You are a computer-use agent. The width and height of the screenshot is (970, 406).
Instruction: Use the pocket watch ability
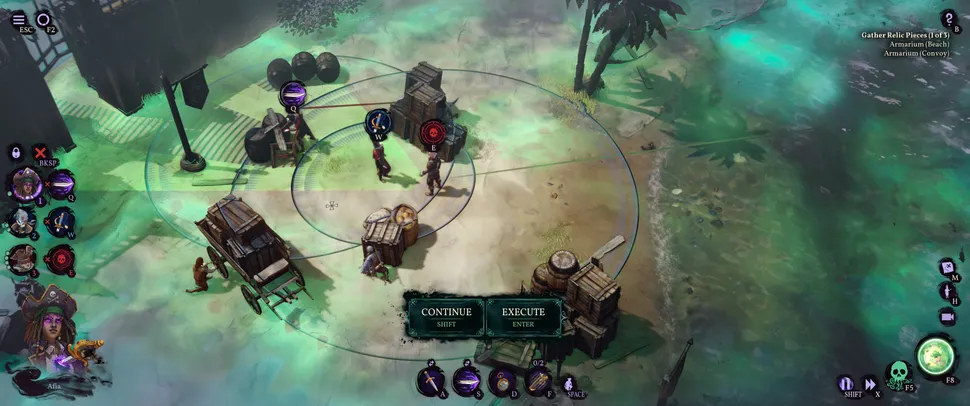pos(502,380)
